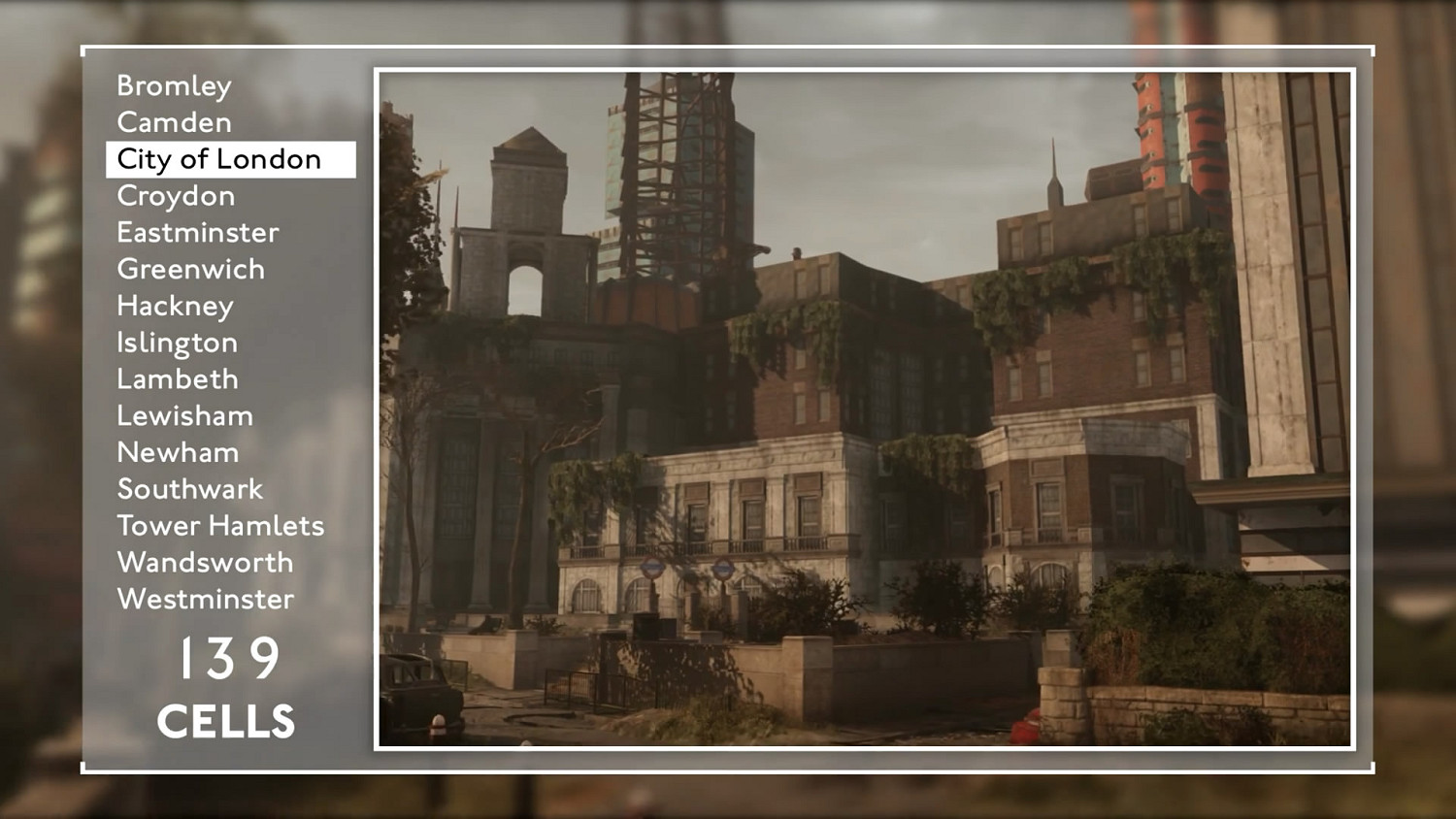
Task: Select the Tower Hamlets entry
Action: (220, 527)
